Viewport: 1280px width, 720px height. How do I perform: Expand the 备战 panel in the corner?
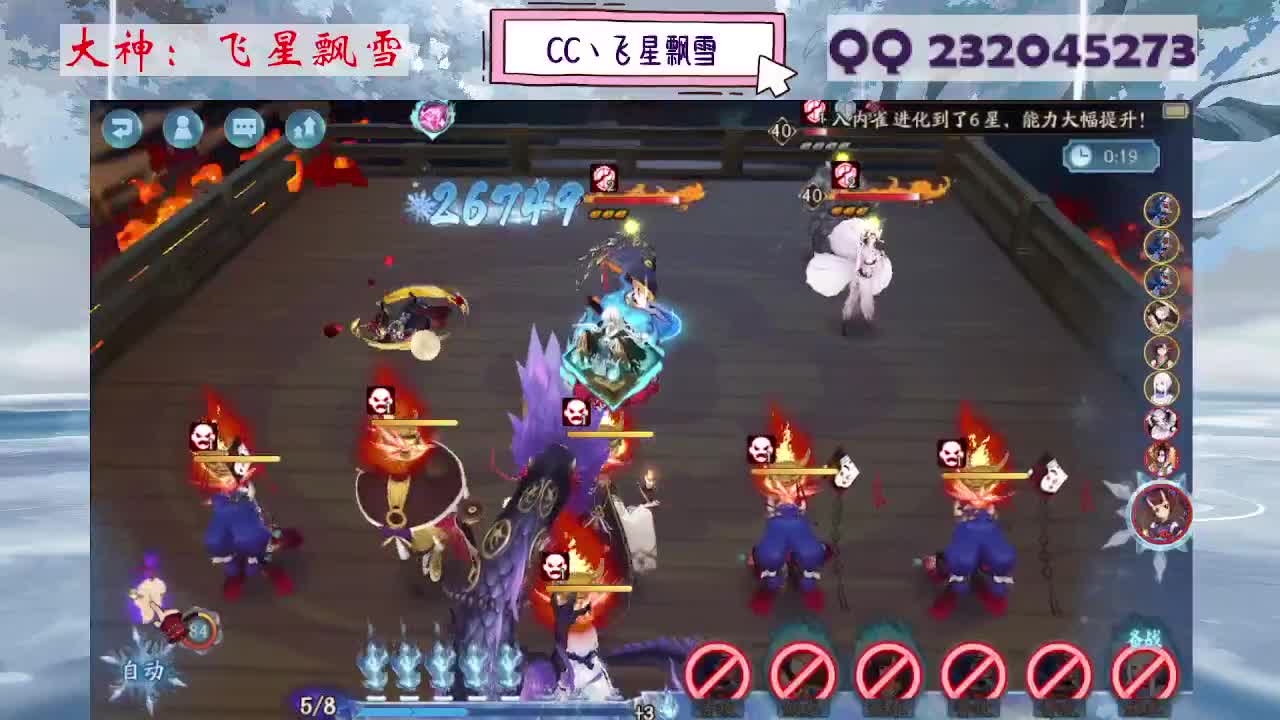coord(1146,638)
